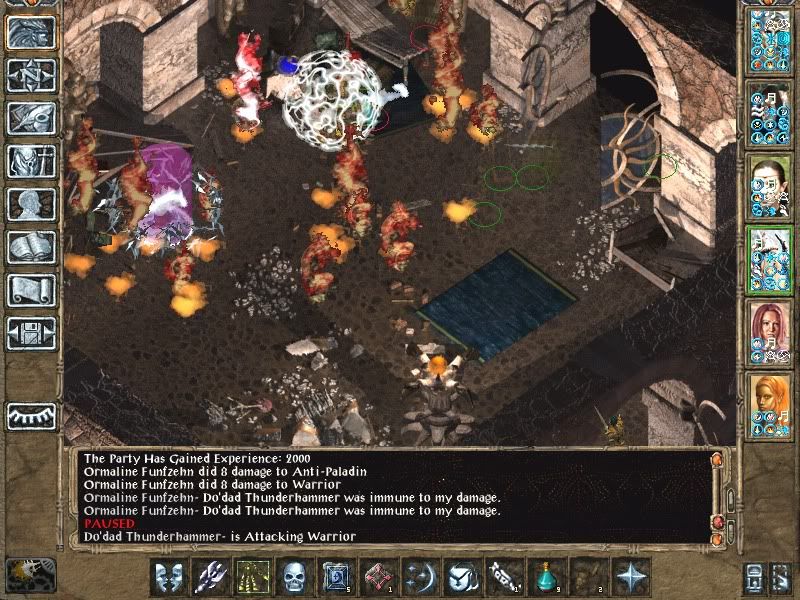
Task: Select the red-haired woman portrait
Action: [x=769, y=332]
